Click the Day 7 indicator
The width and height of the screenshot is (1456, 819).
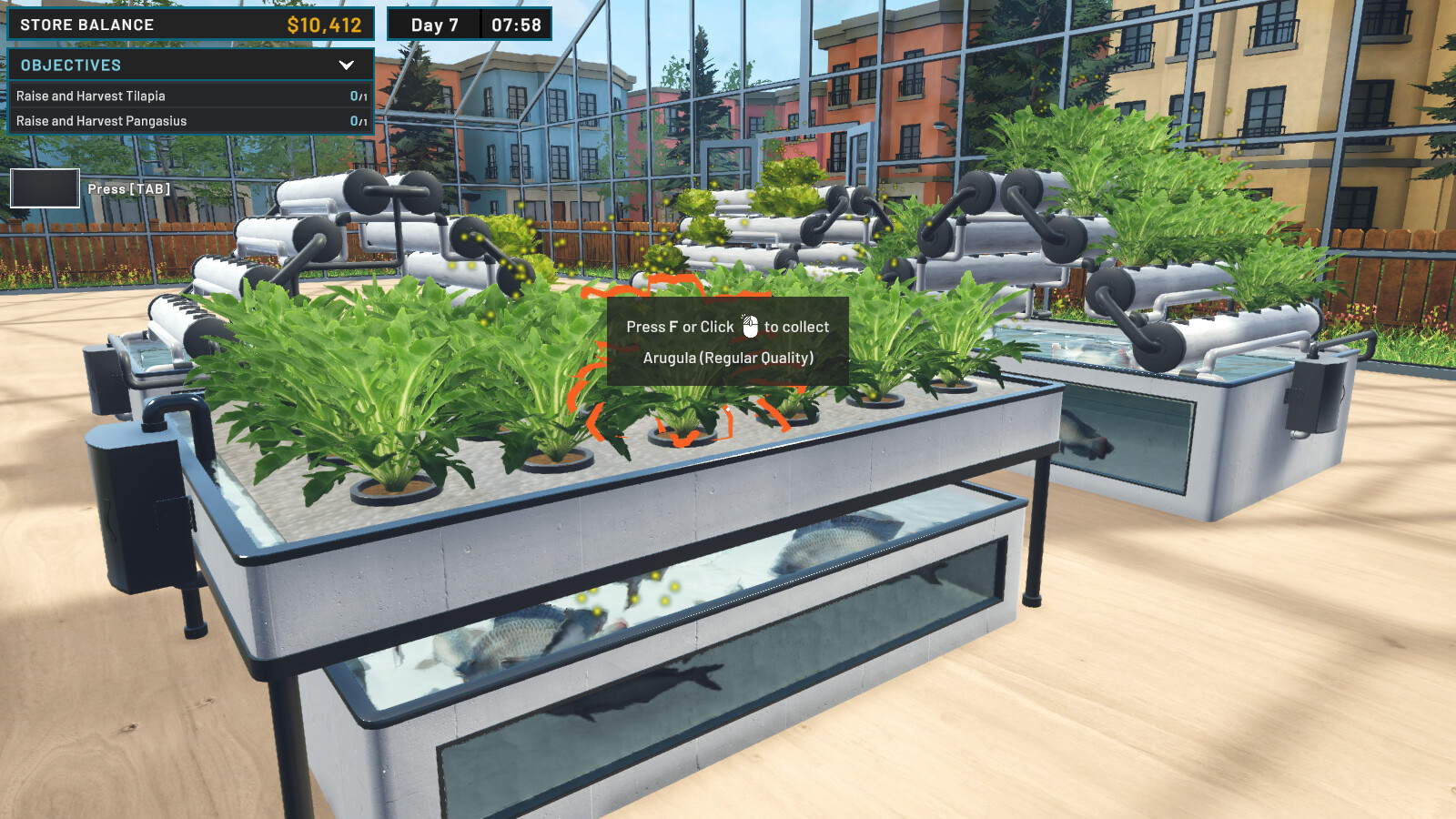pyautogui.click(x=435, y=25)
